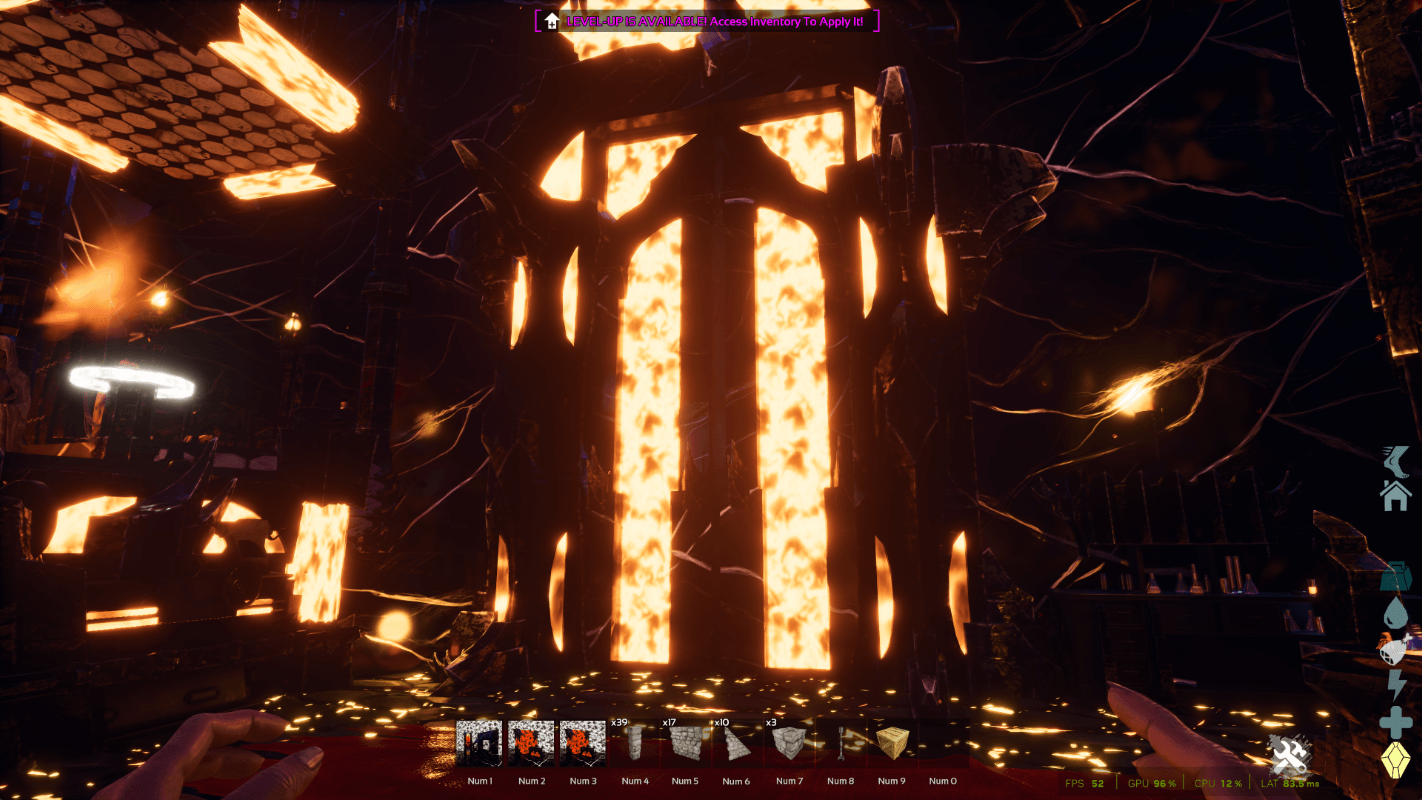
Task: Click the yellow crystal experience icon
Action: pyautogui.click(x=1396, y=762)
